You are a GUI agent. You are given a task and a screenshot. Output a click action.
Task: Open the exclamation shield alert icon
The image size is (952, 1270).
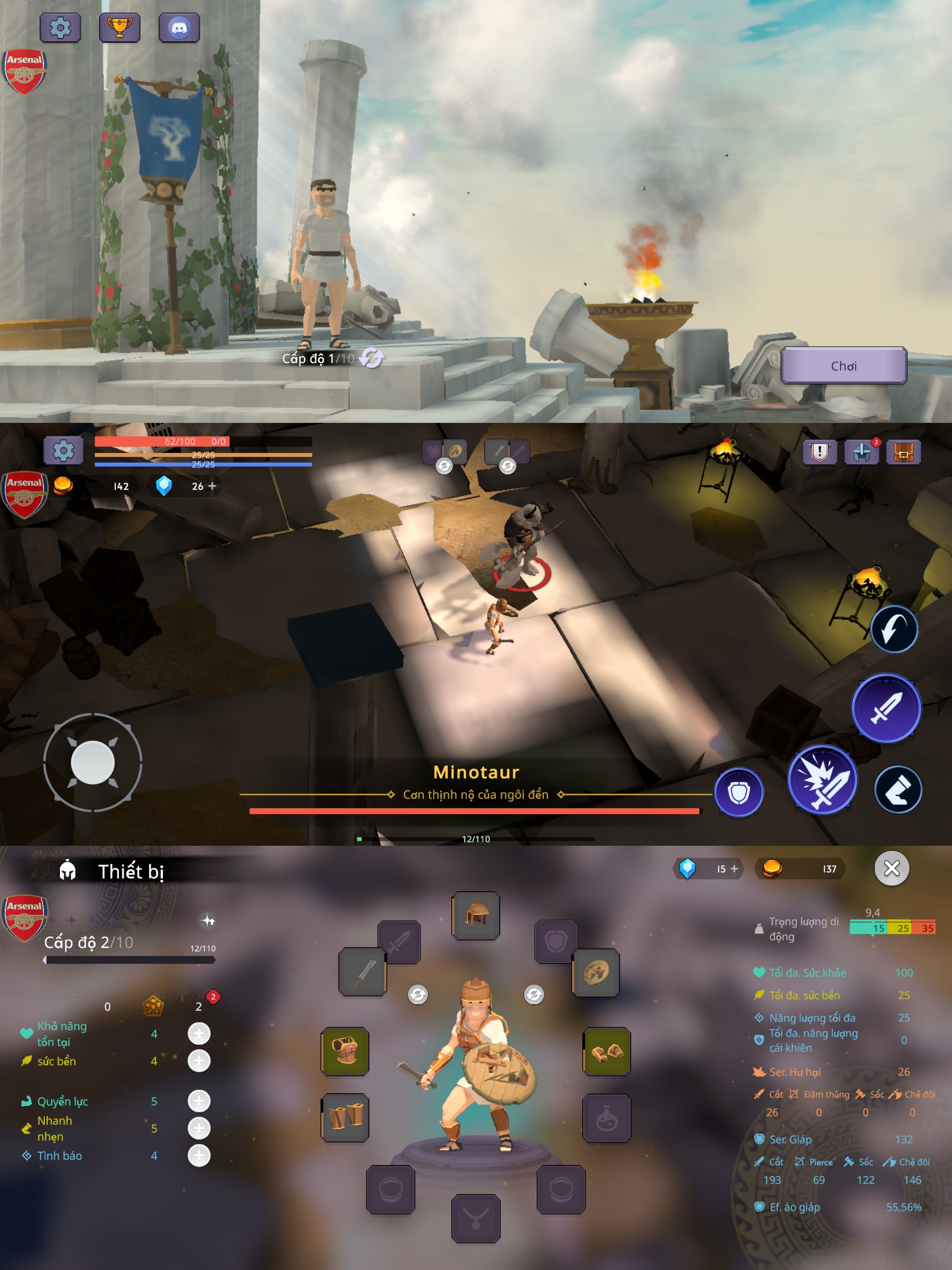[819, 452]
